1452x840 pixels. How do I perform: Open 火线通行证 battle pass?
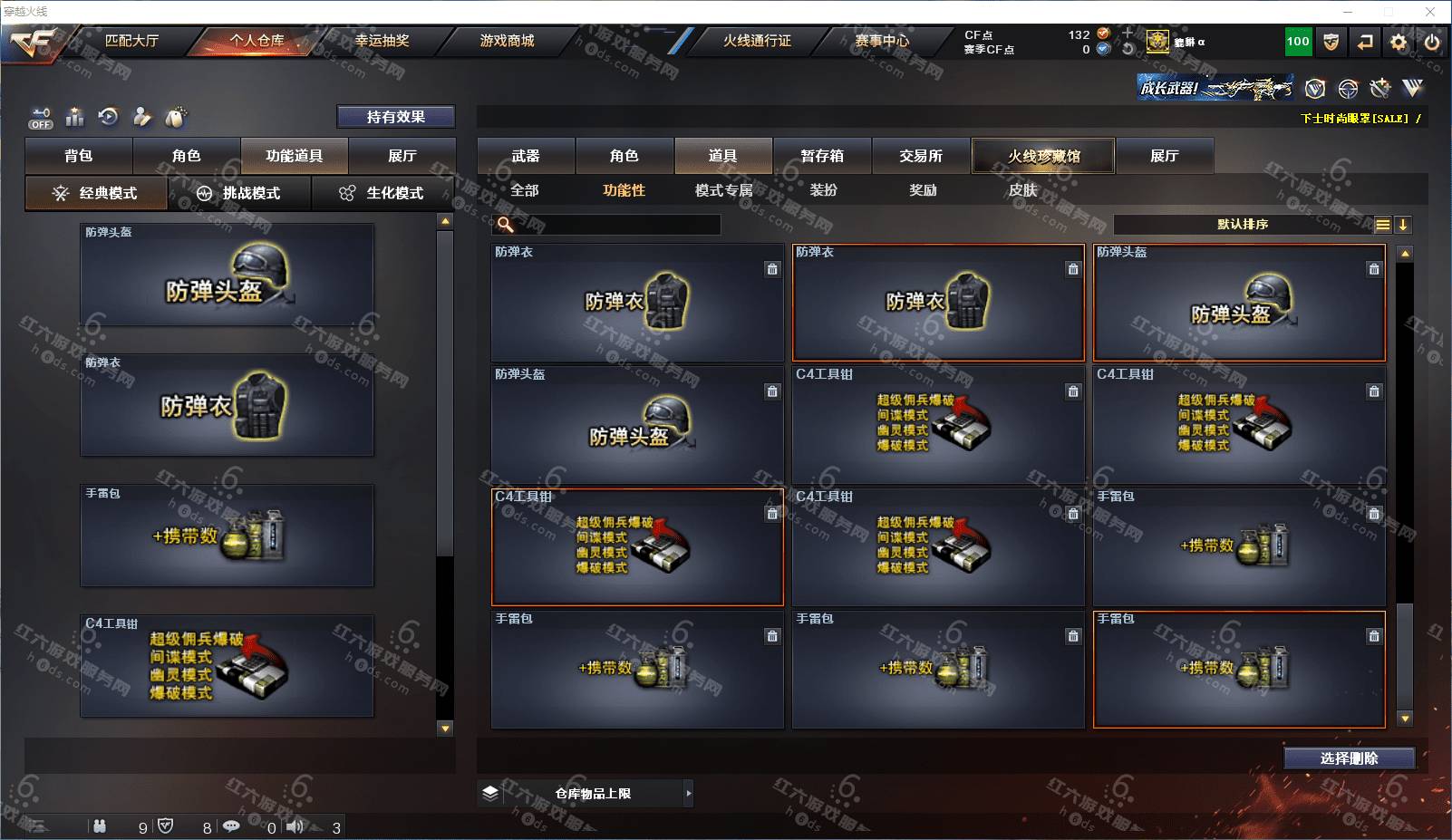tap(757, 41)
